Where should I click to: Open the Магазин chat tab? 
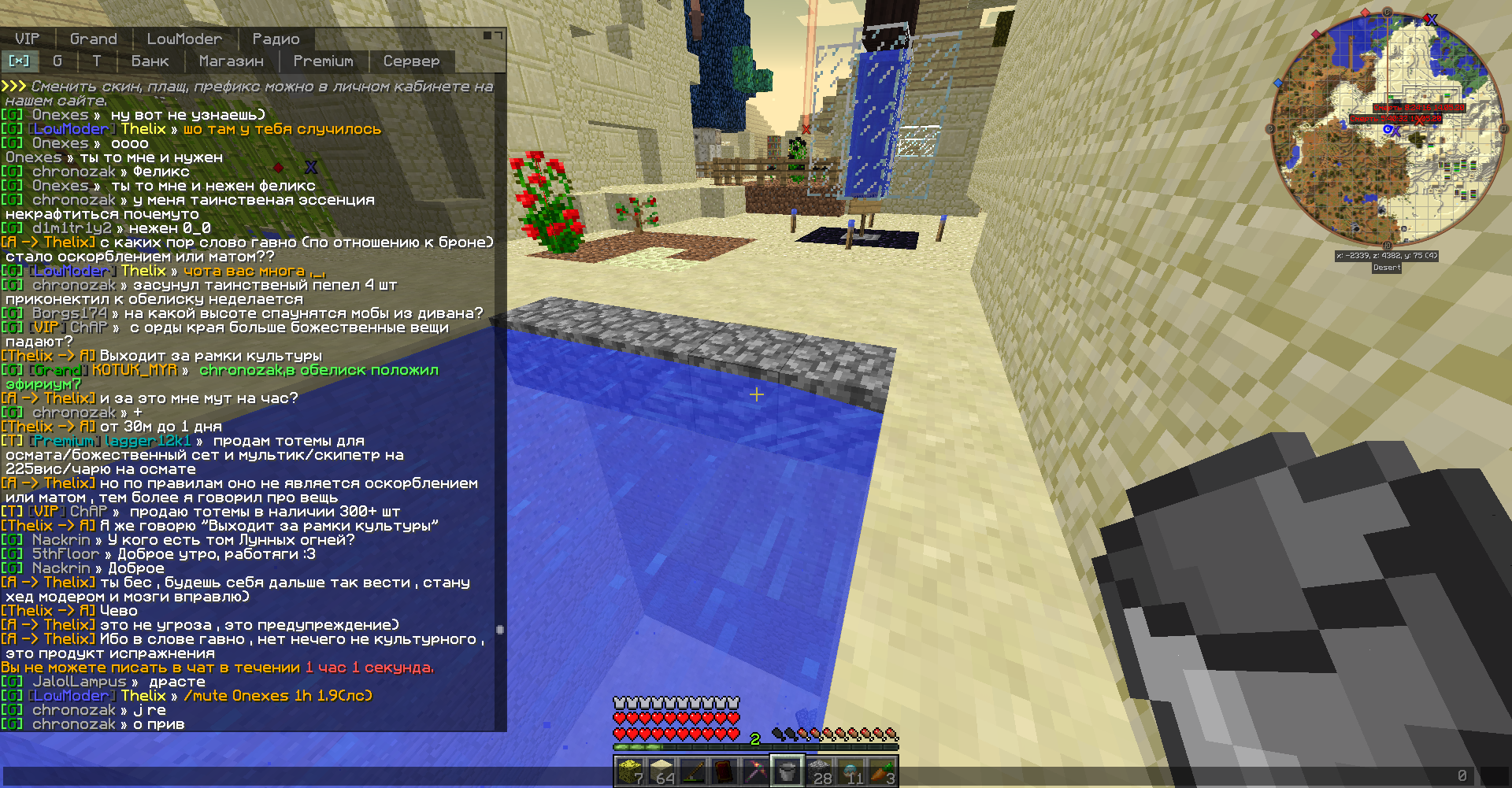point(230,61)
